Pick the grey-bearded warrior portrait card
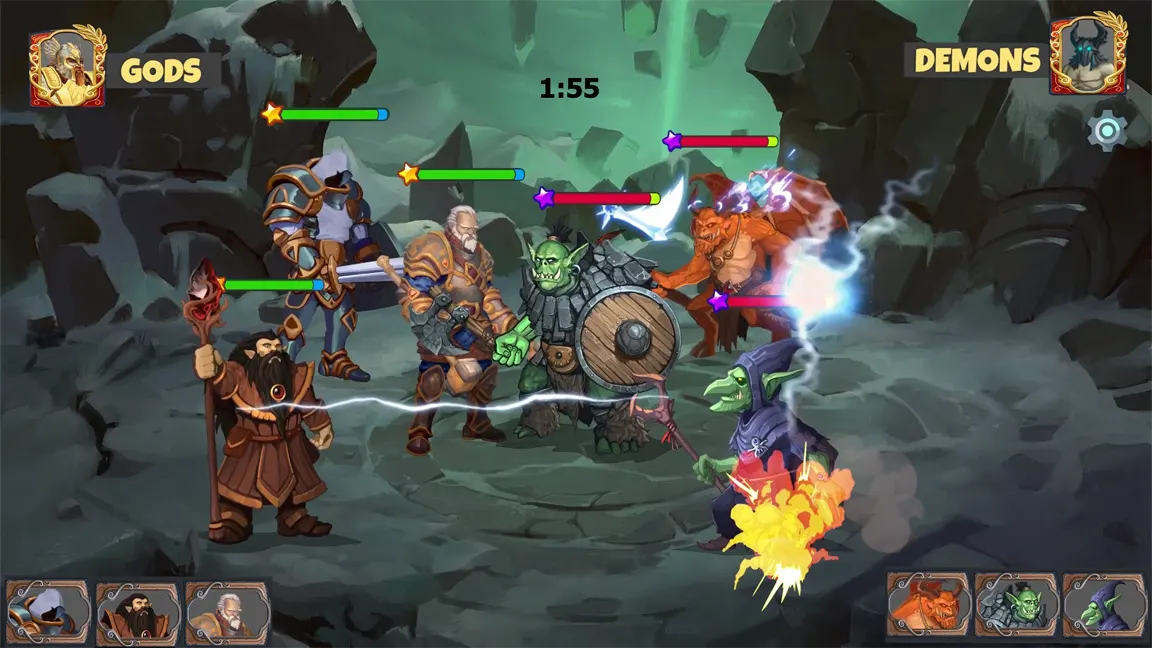The image size is (1152, 648). (x=227, y=612)
